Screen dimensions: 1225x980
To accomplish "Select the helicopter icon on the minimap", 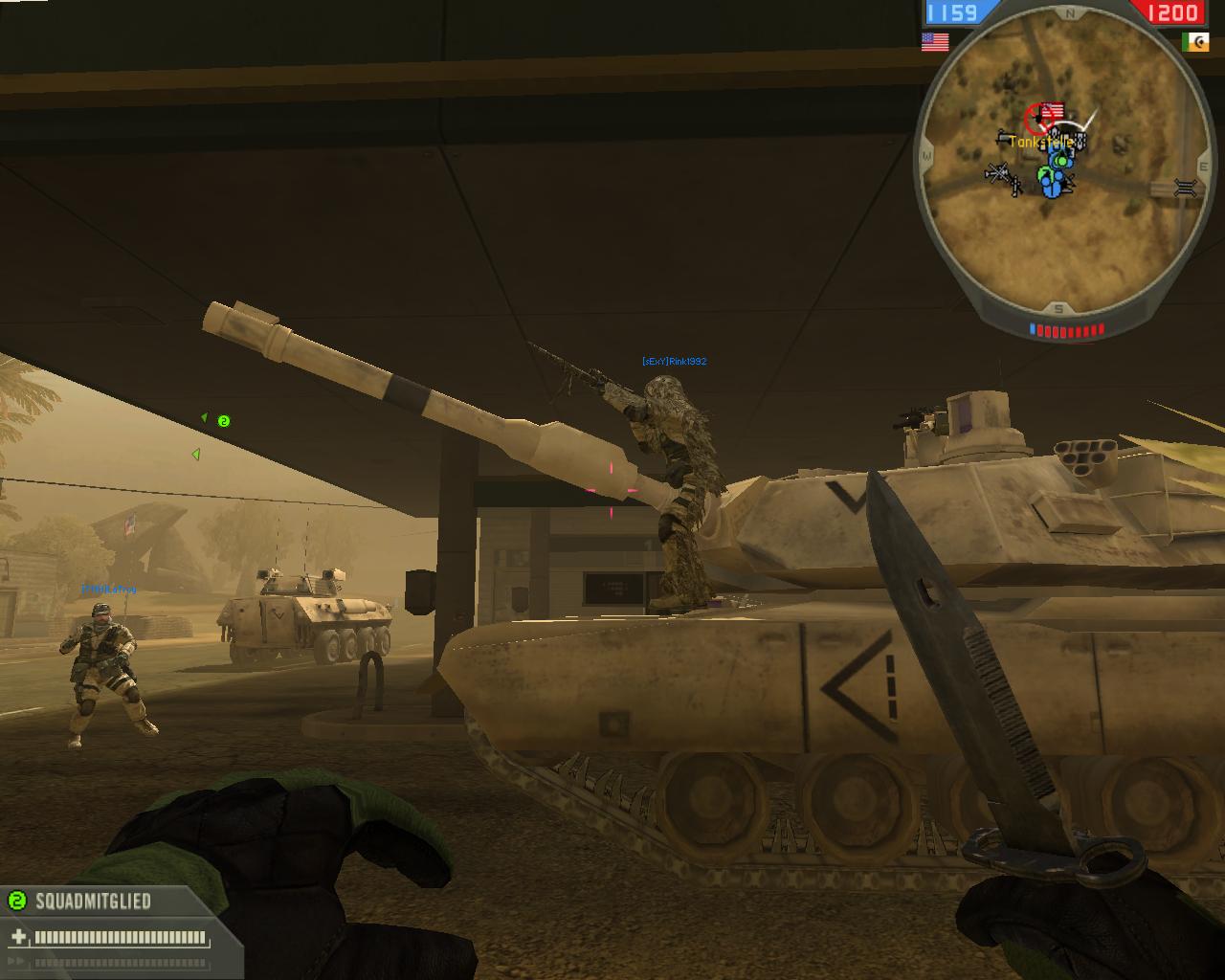I will (x=999, y=175).
